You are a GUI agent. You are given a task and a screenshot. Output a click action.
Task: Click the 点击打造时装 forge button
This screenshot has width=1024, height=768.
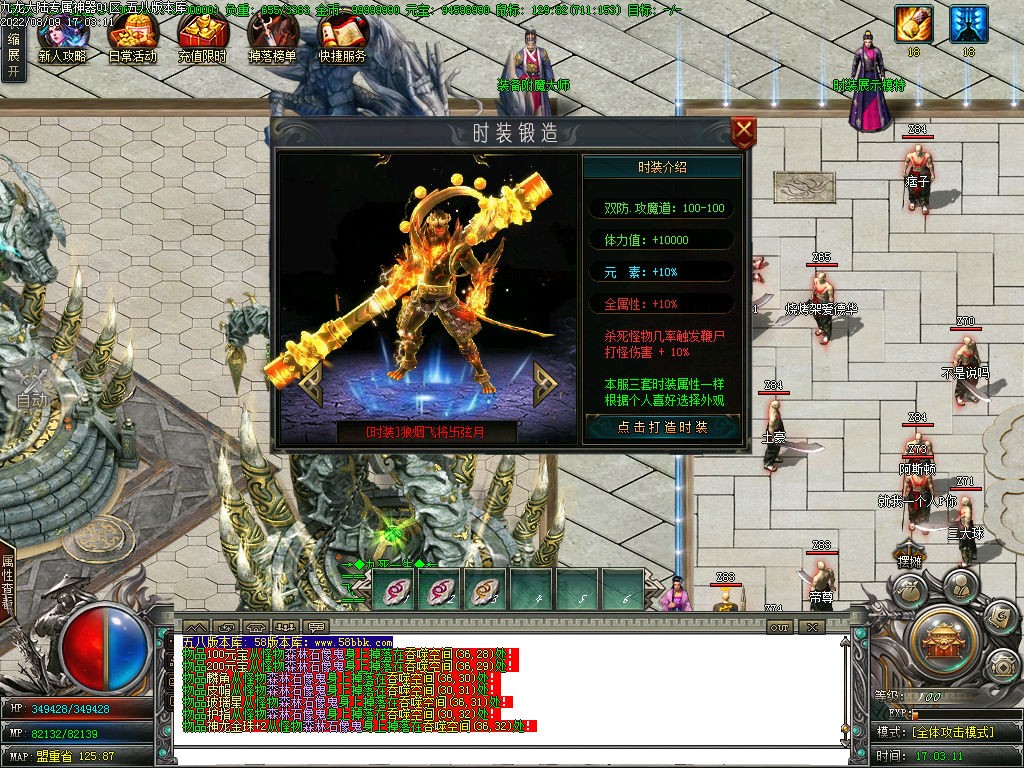pos(662,427)
